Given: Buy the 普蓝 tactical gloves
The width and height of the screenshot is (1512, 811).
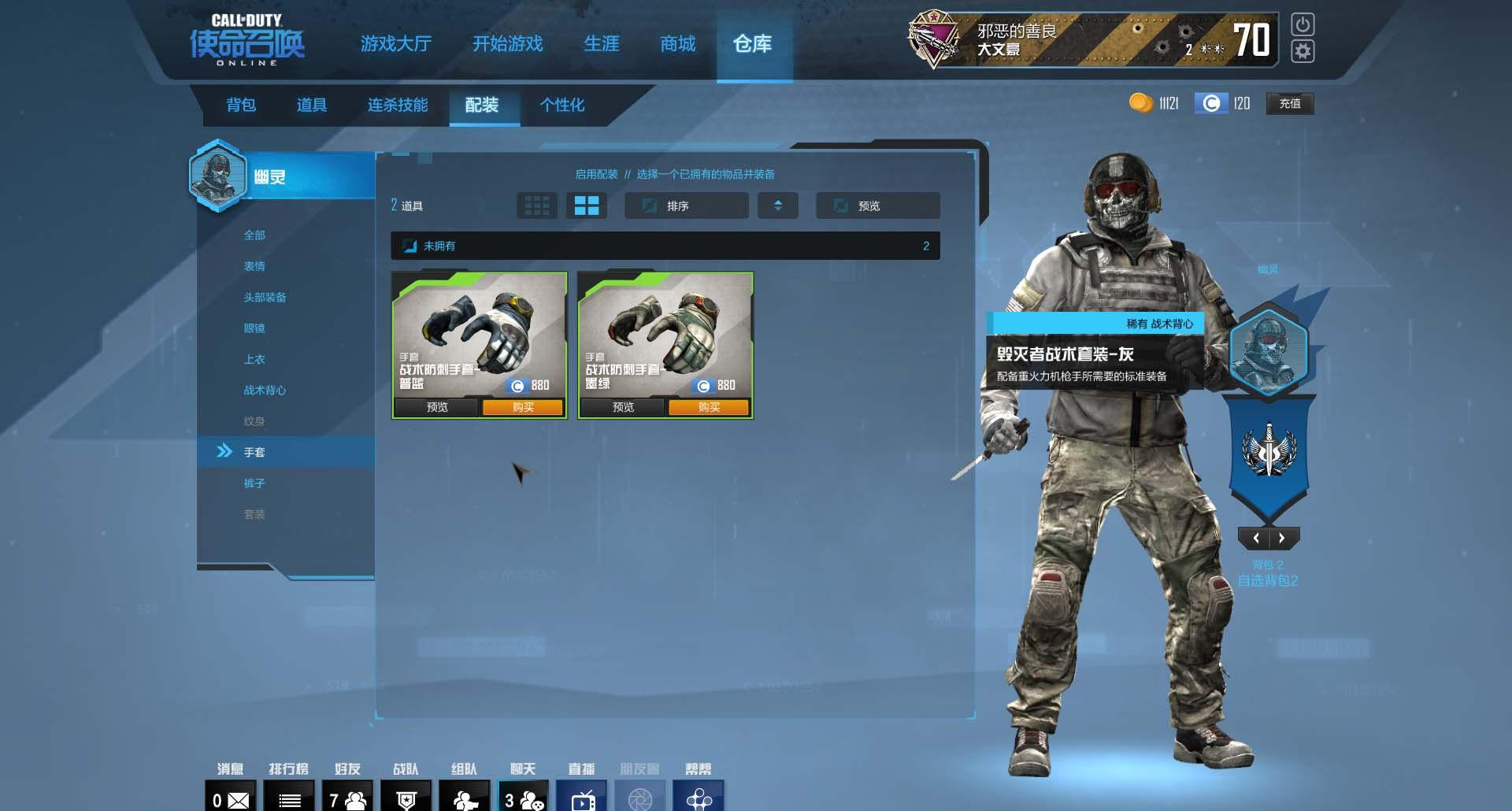Looking at the screenshot, I should pos(523,407).
